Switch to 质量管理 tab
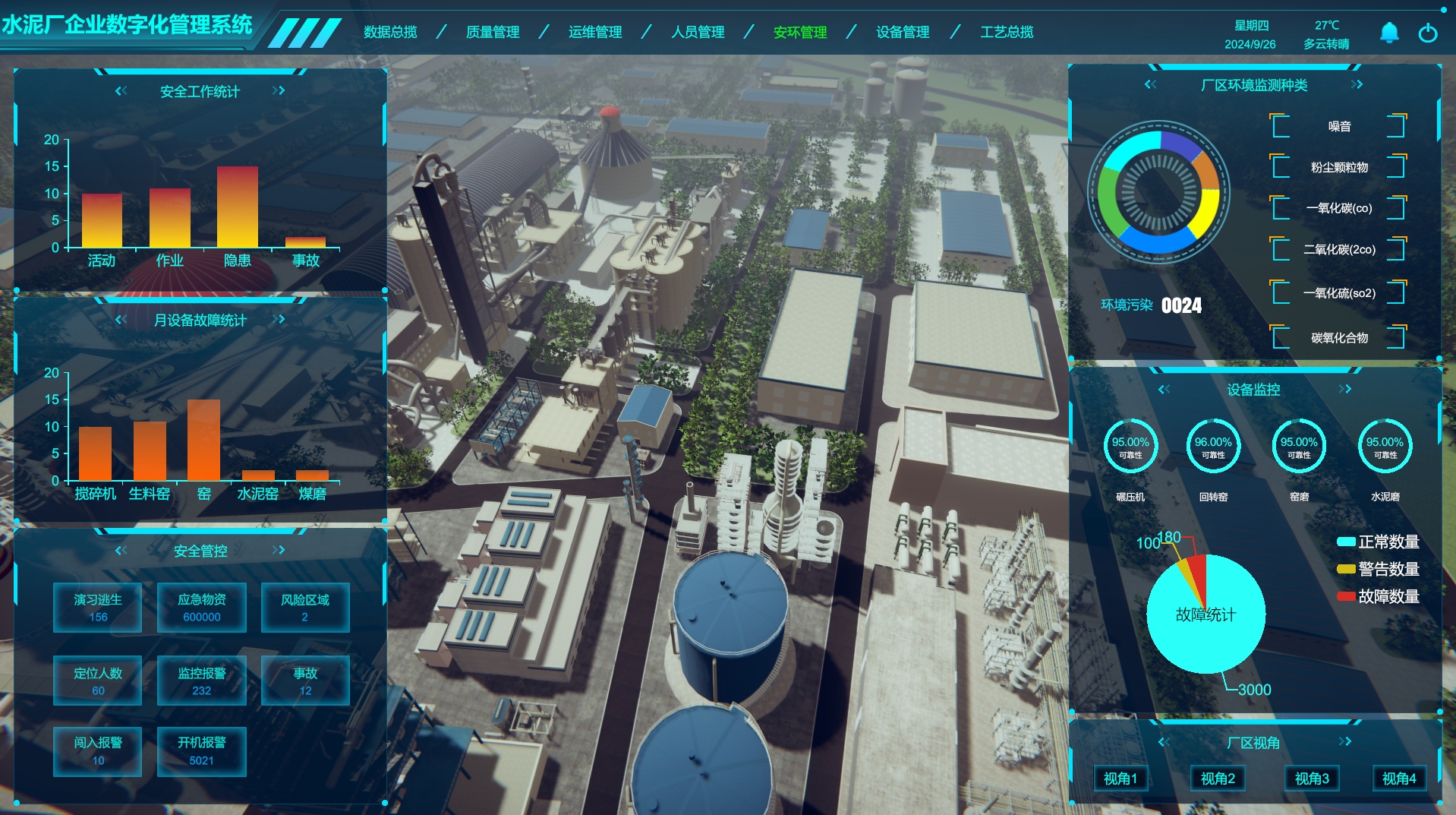The image size is (1456, 815). (493, 32)
